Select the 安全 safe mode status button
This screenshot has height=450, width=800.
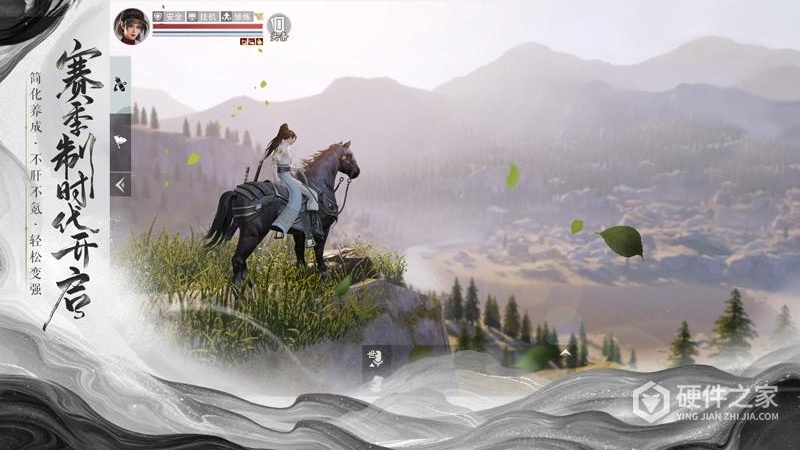click(x=167, y=17)
